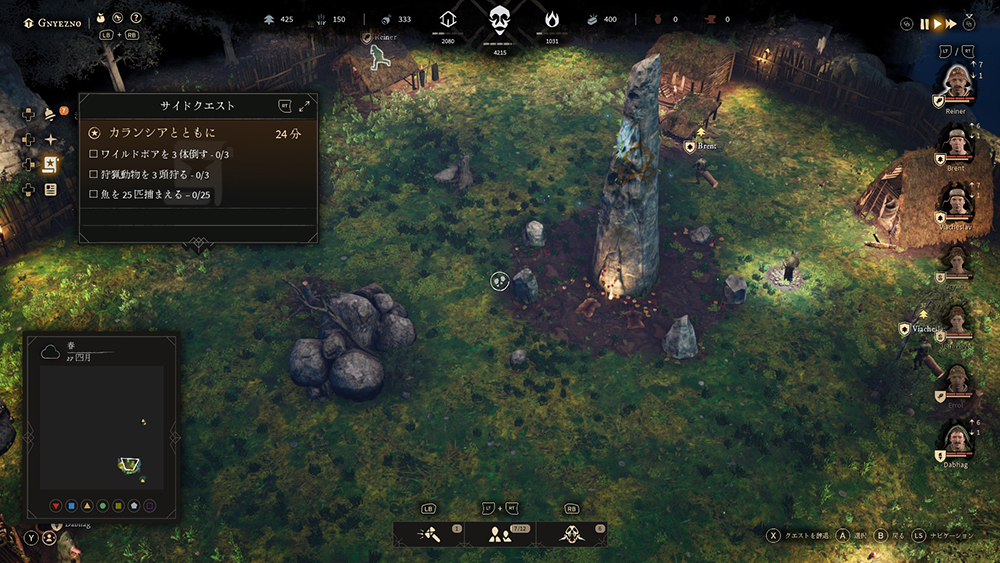Open the villagers menu in bottom bar

click(x=499, y=535)
